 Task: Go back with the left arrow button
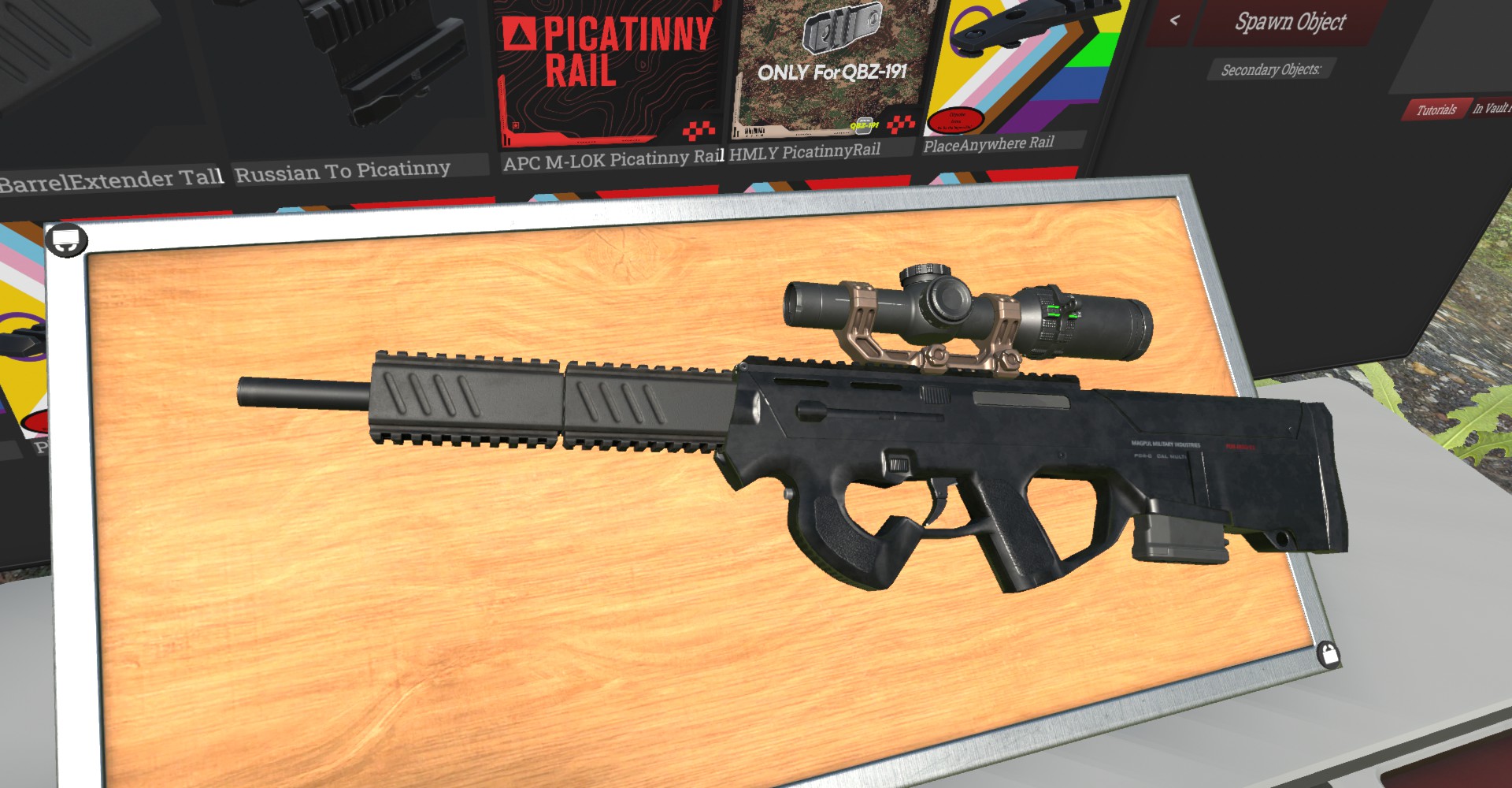(1174, 21)
